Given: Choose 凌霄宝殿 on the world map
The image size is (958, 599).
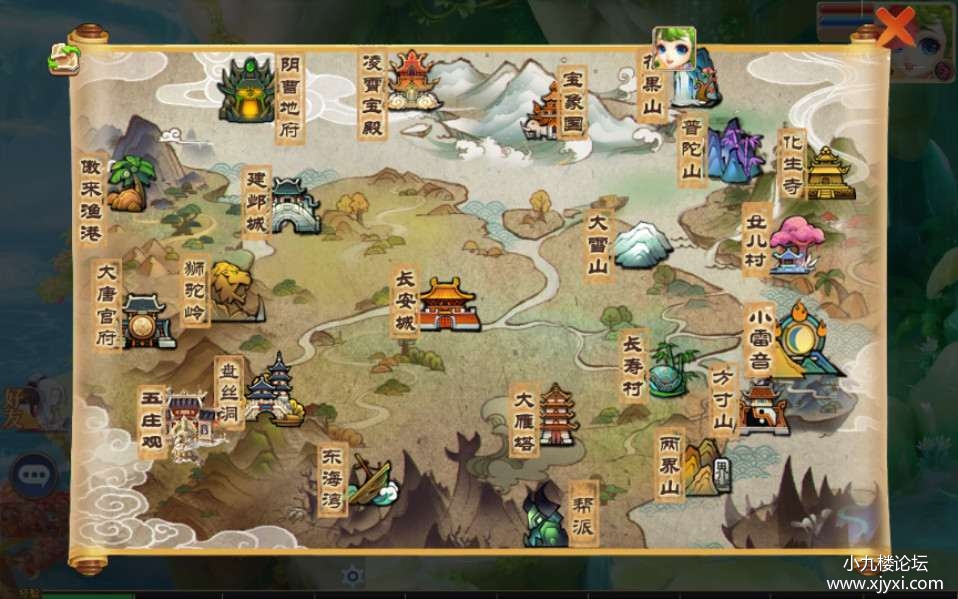Looking at the screenshot, I should point(412,80).
